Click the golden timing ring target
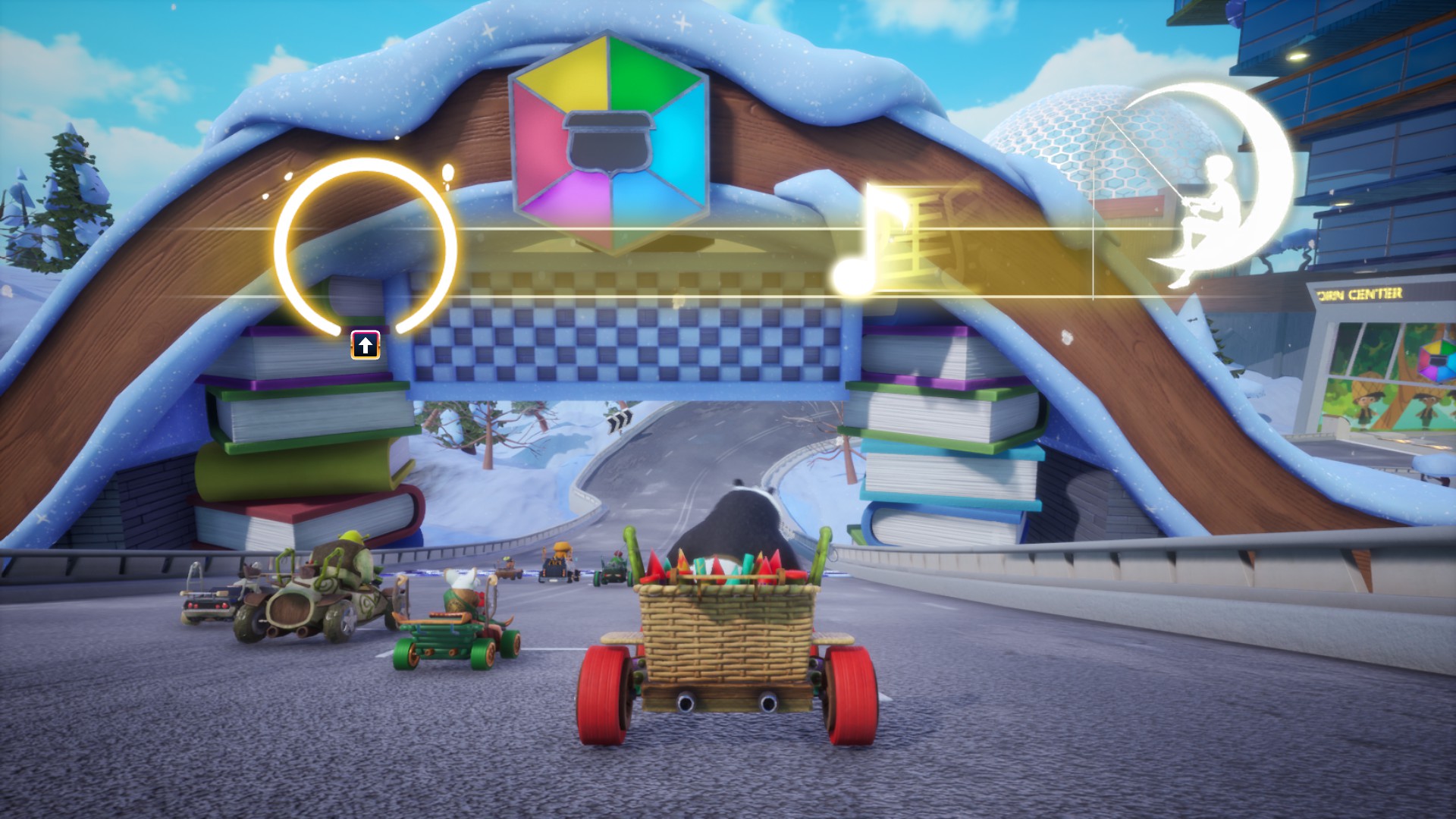Screen dimensions: 1456x819 pyautogui.click(x=366, y=246)
